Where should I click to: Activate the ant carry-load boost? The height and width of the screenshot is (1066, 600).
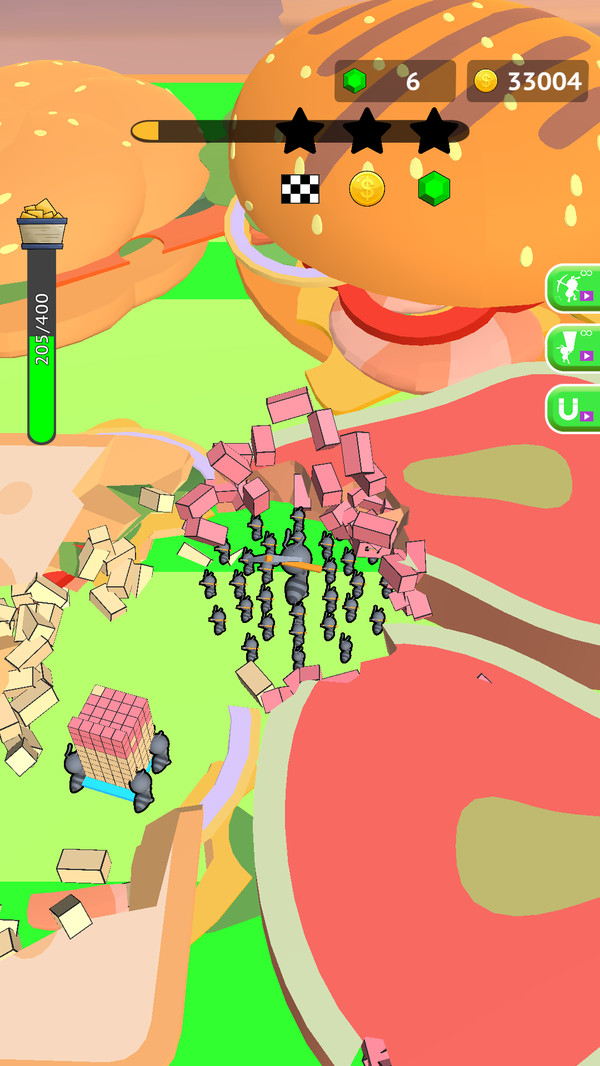pyautogui.click(x=574, y=348)
